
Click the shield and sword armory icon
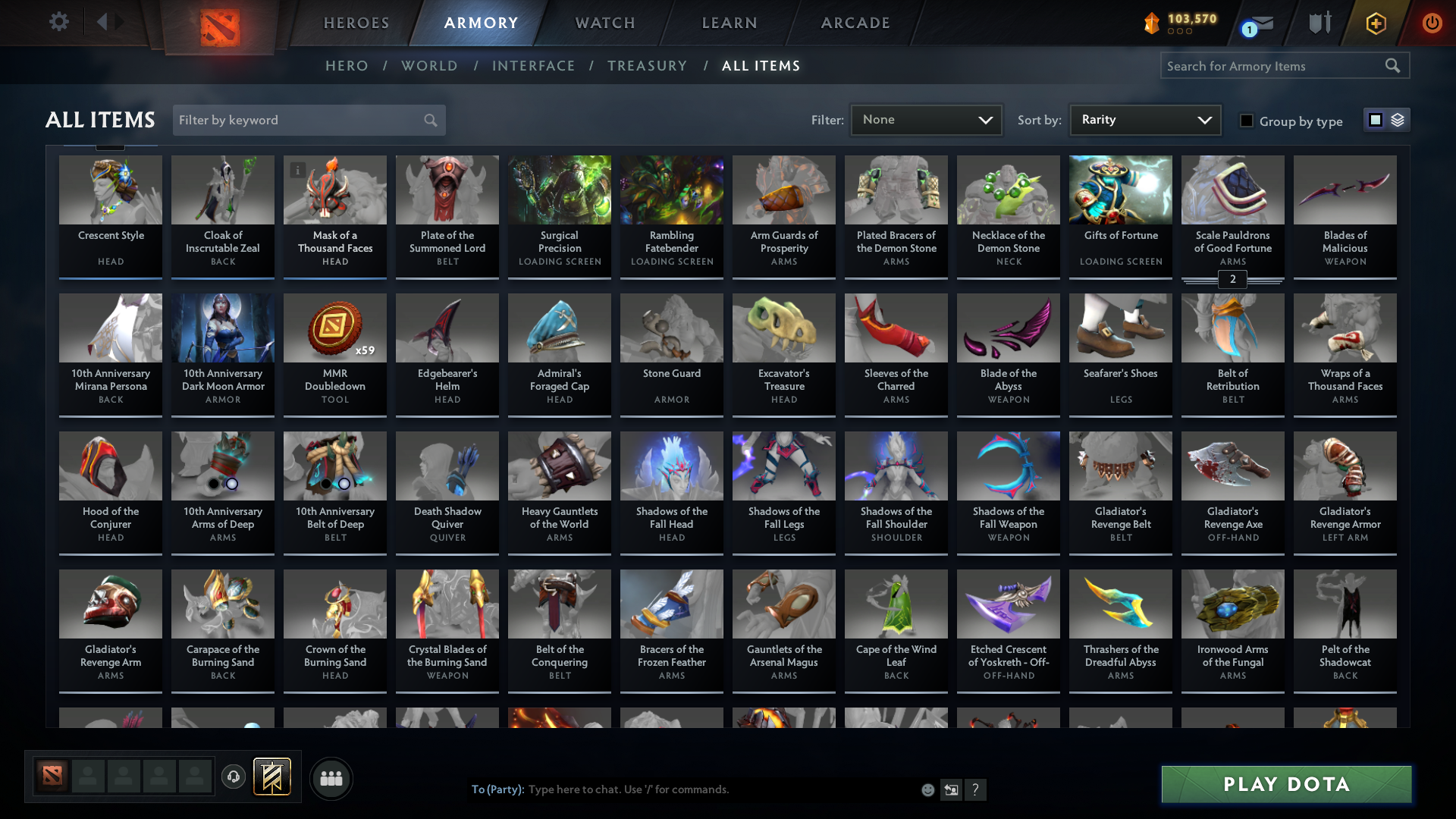click(1319, 23)
